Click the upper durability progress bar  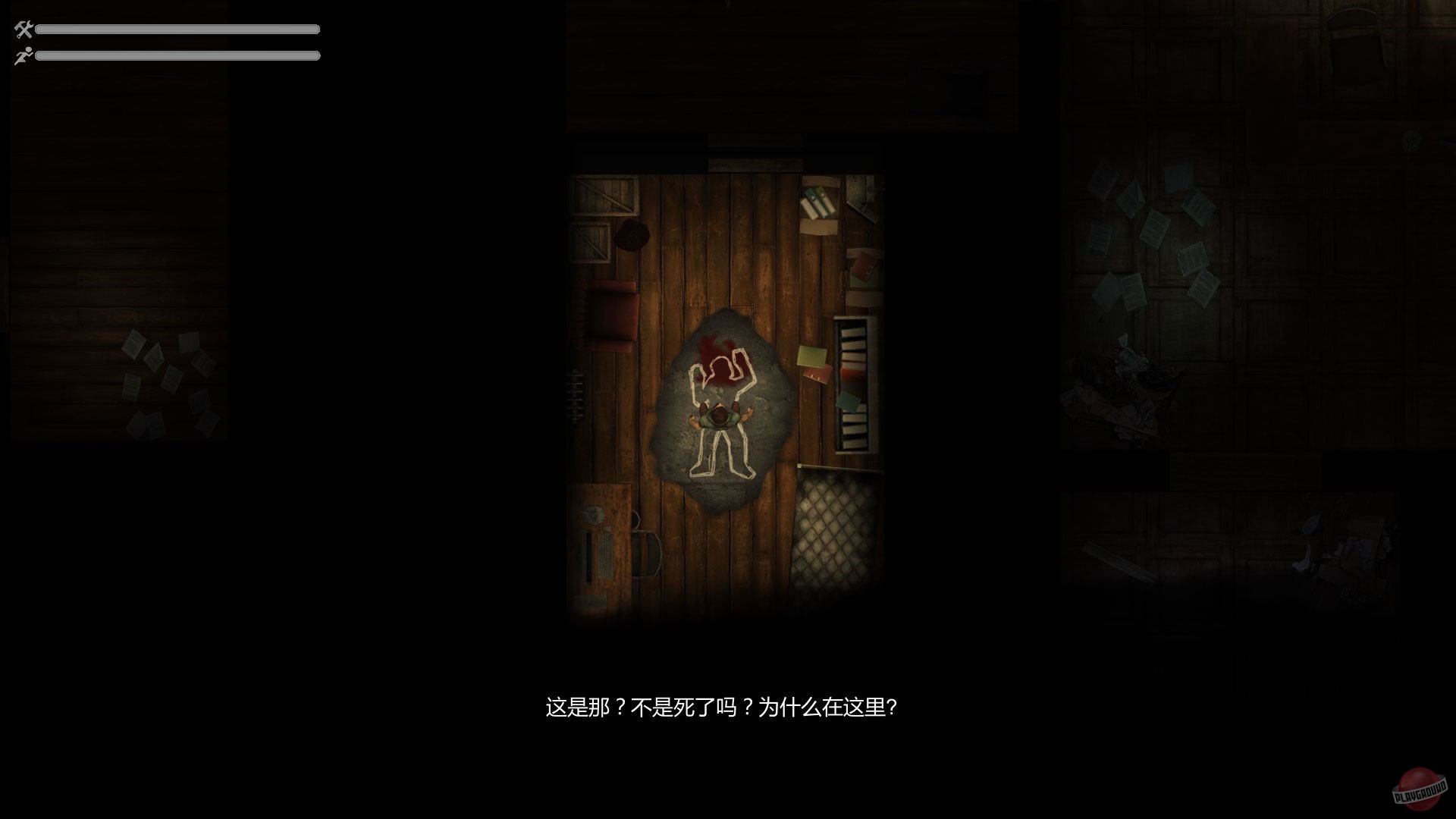click(178, 31)
